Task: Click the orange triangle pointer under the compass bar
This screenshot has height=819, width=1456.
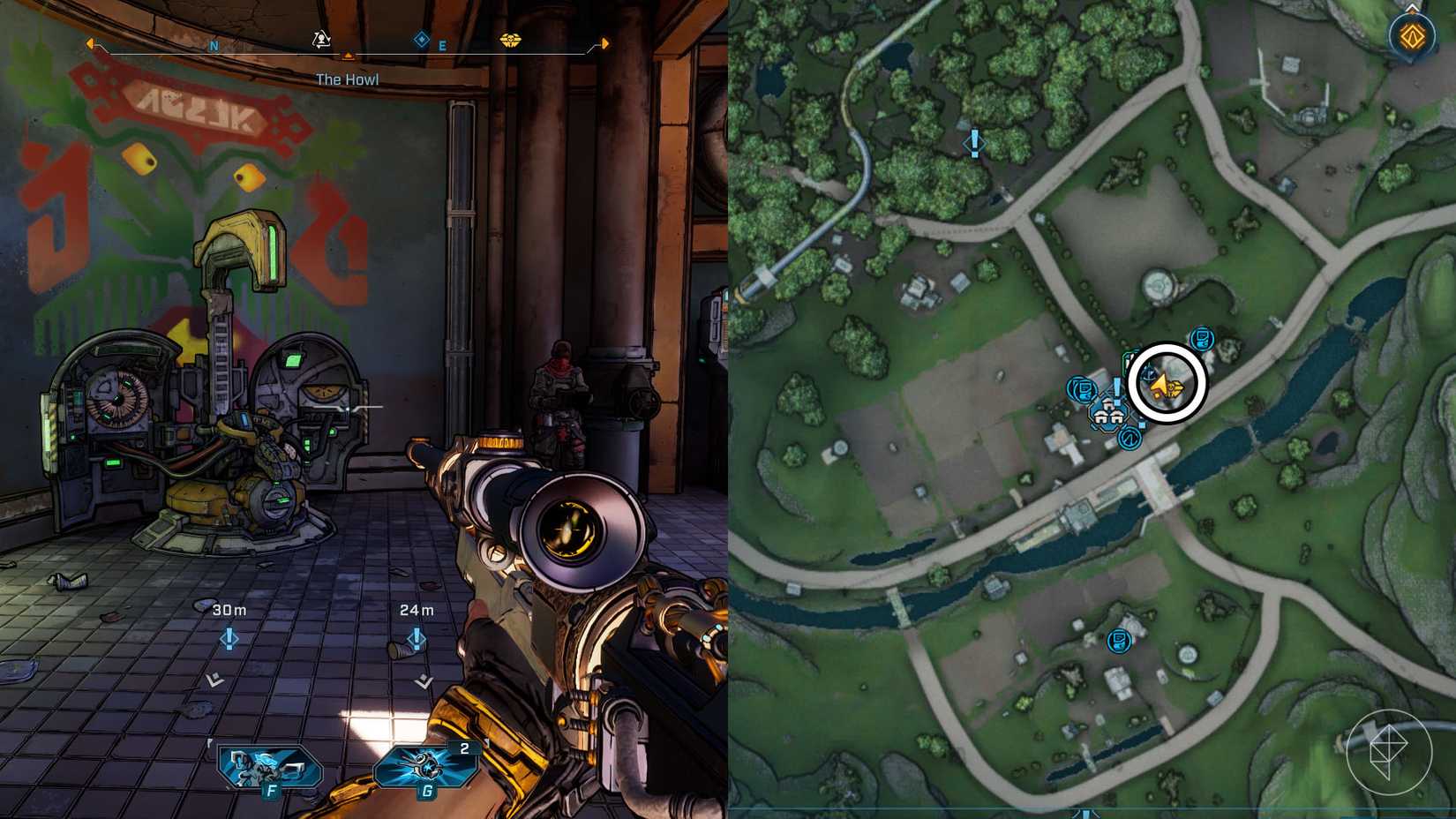Action: click(348, 55)
